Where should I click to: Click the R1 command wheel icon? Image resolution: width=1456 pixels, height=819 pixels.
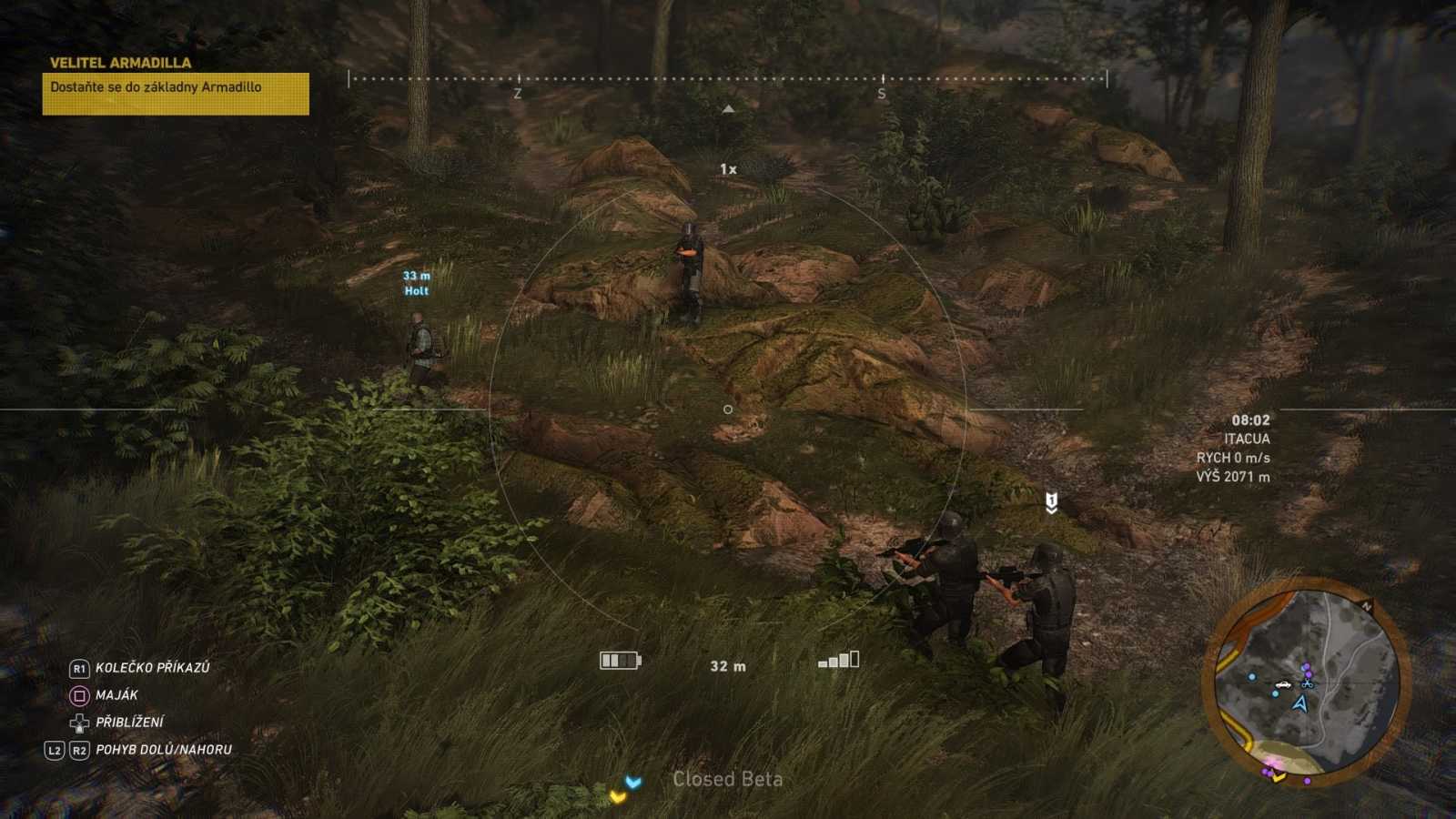point(82,666)
